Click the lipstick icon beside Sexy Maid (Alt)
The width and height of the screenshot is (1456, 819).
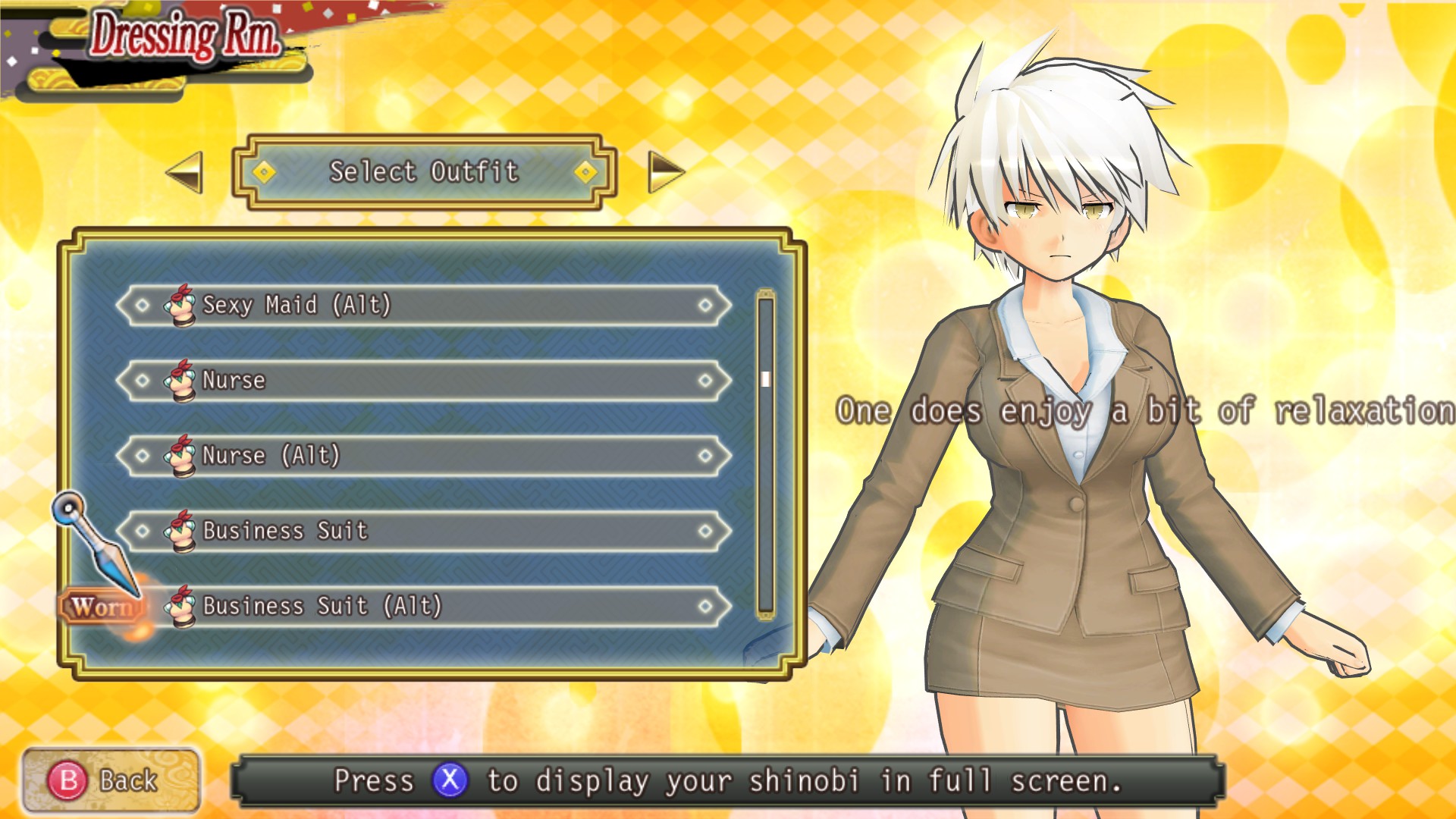pyautogui.click(x=181, y=305)
